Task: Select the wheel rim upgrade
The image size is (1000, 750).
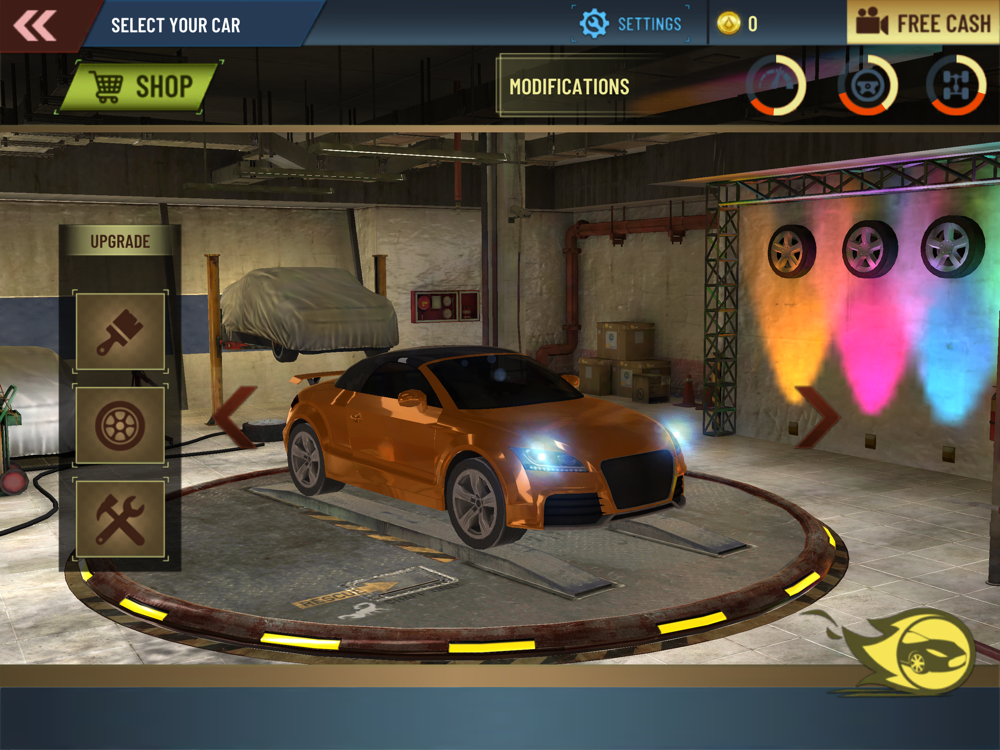Action: pyautogui.click(x=120, y=425)
